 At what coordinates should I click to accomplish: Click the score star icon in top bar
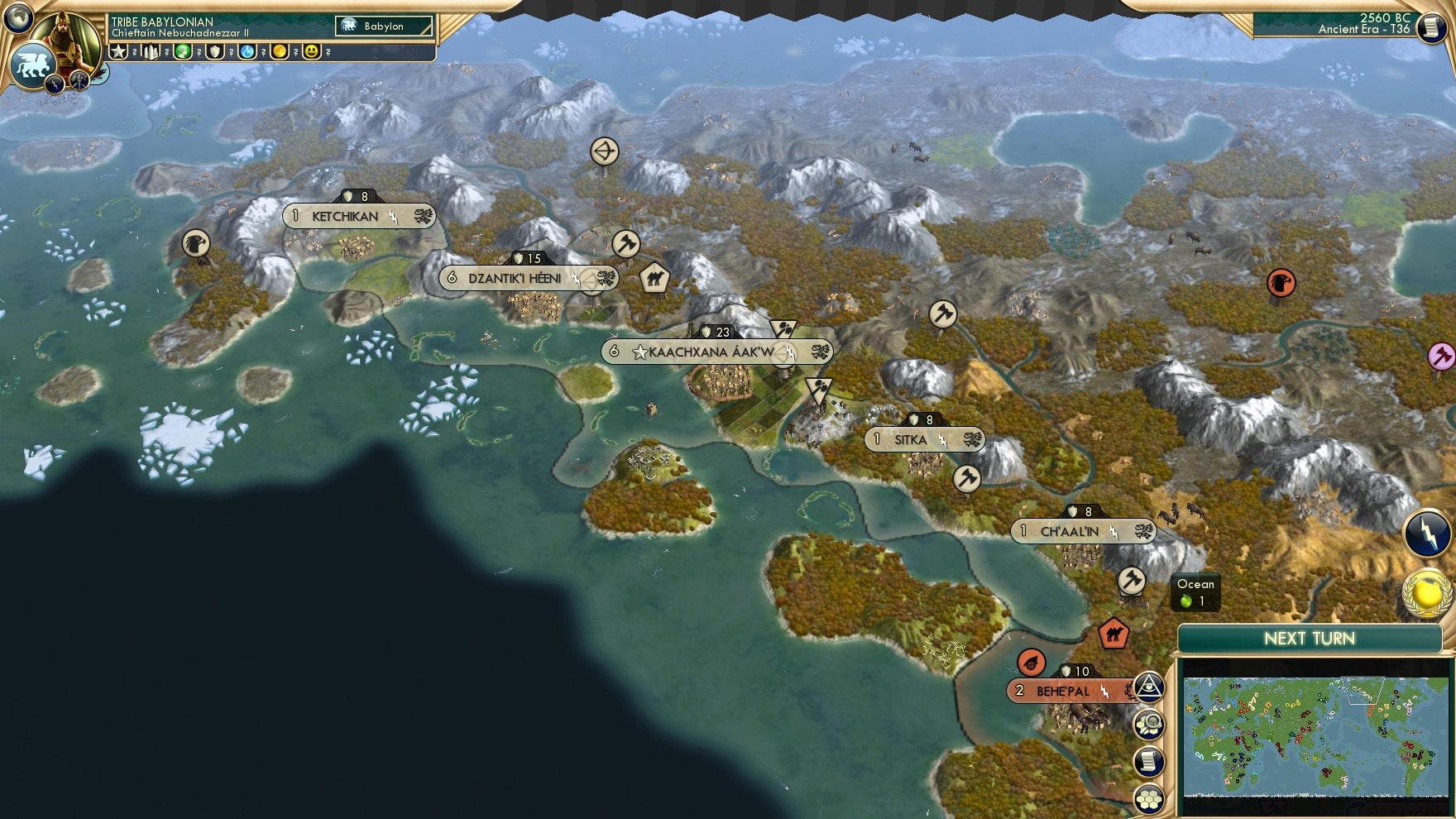coord(118,53)
